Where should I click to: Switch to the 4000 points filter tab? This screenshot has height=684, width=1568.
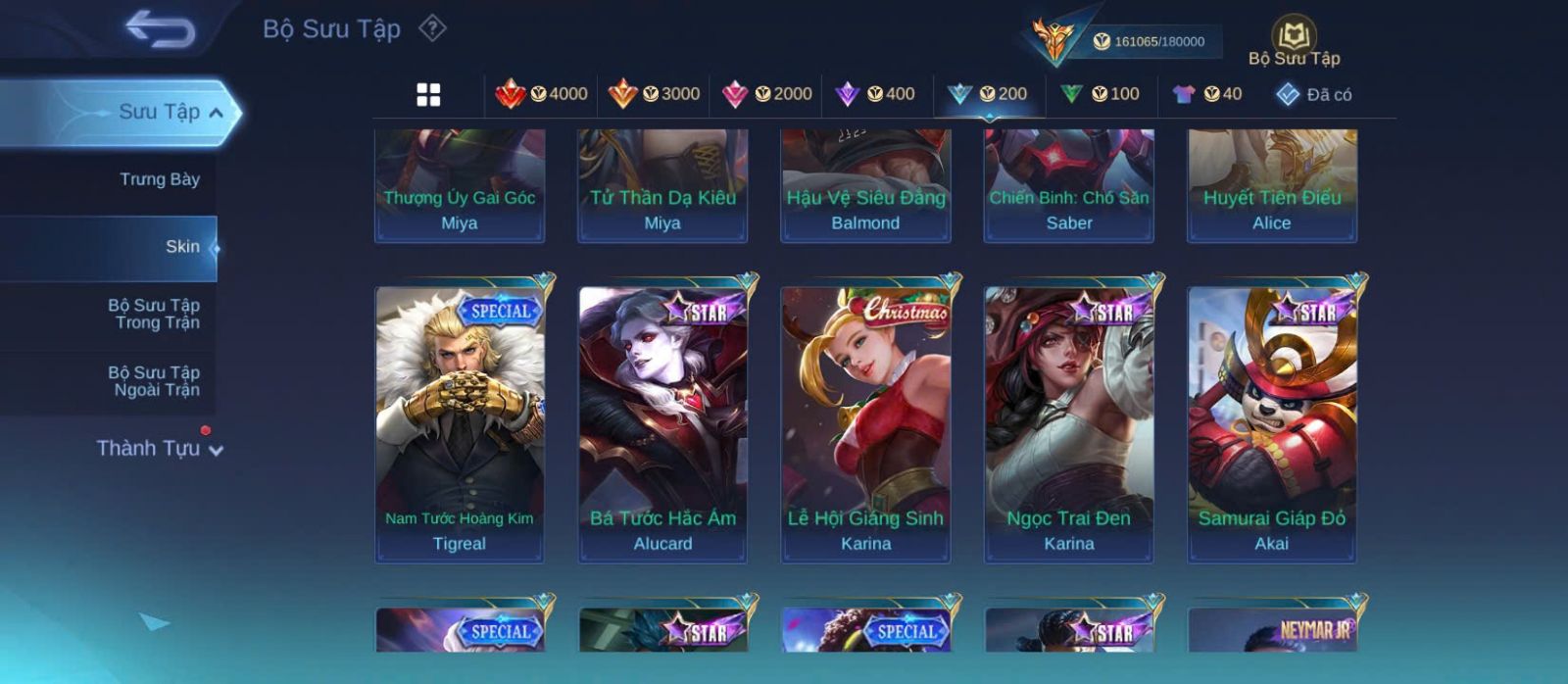tap(542, 94)
